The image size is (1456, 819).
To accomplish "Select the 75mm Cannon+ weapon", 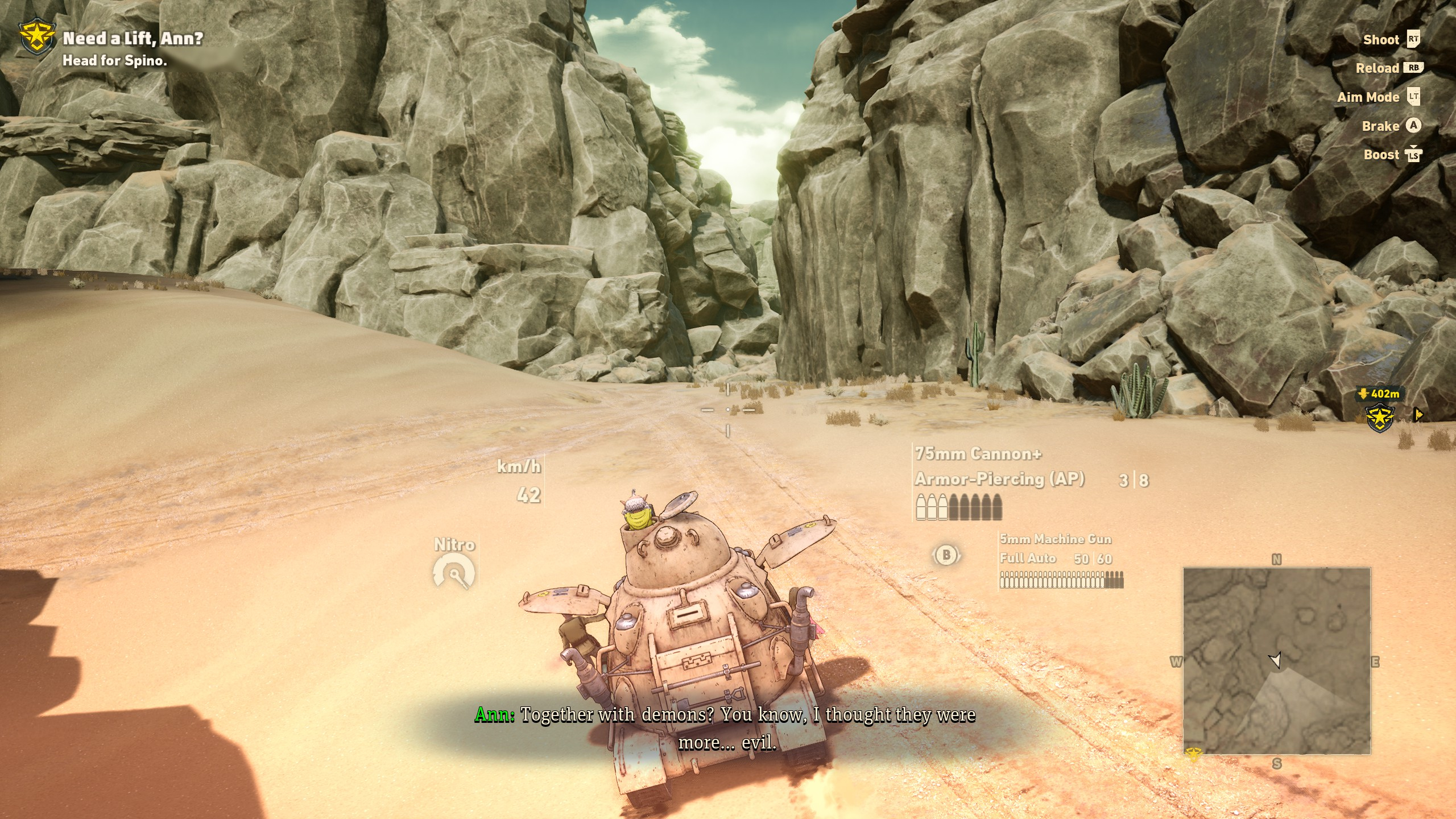I will 978,454.
